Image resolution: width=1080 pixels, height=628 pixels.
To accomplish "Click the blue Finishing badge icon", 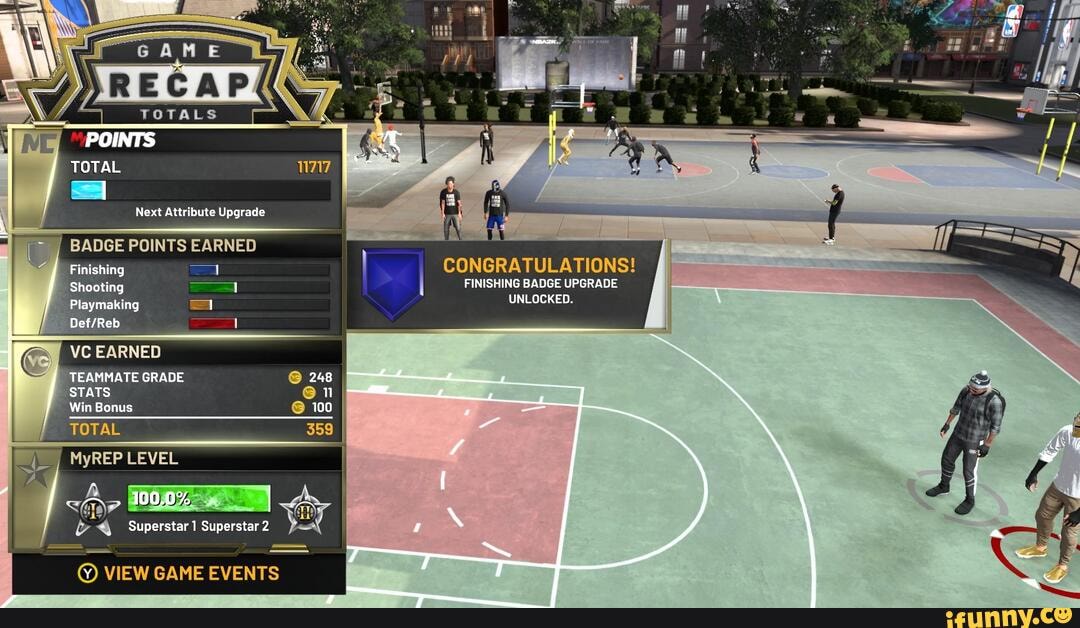I will click(x=392, y=283).
